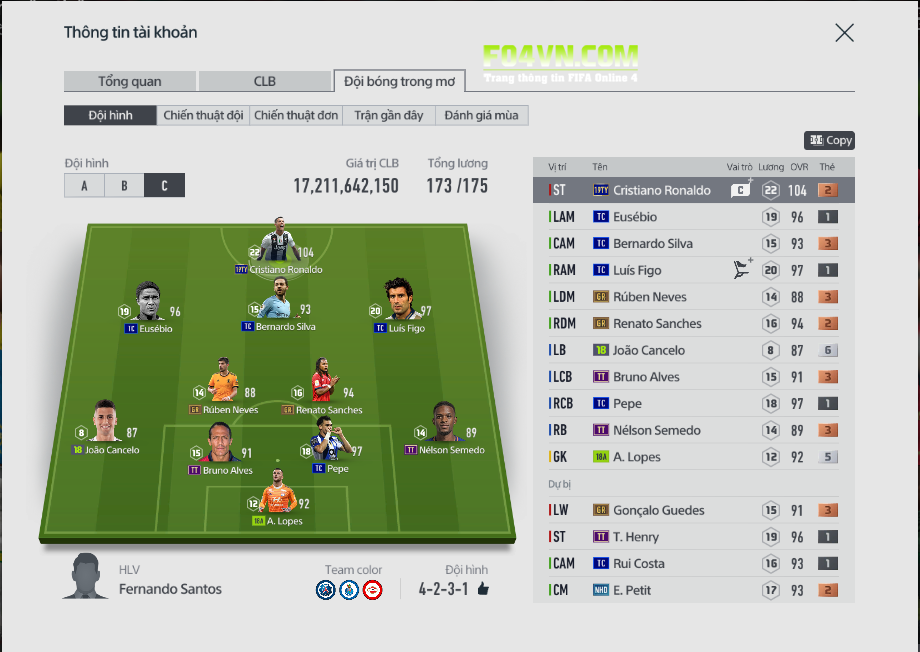Switch to the Tổng quan tab
The width and height of the screenshot is (920, 652).
(x=129, y=81)
